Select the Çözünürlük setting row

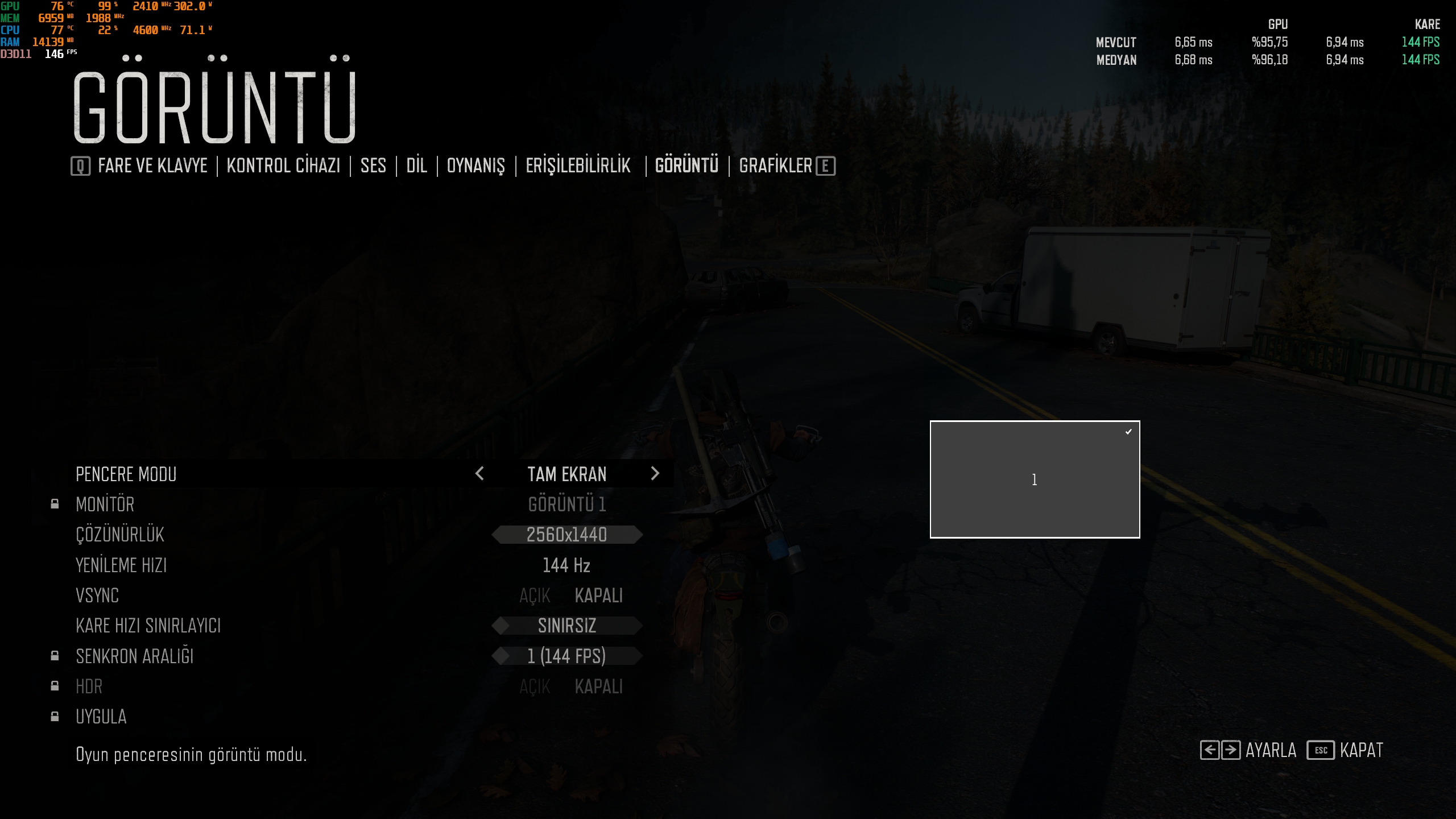click(120, 535)
